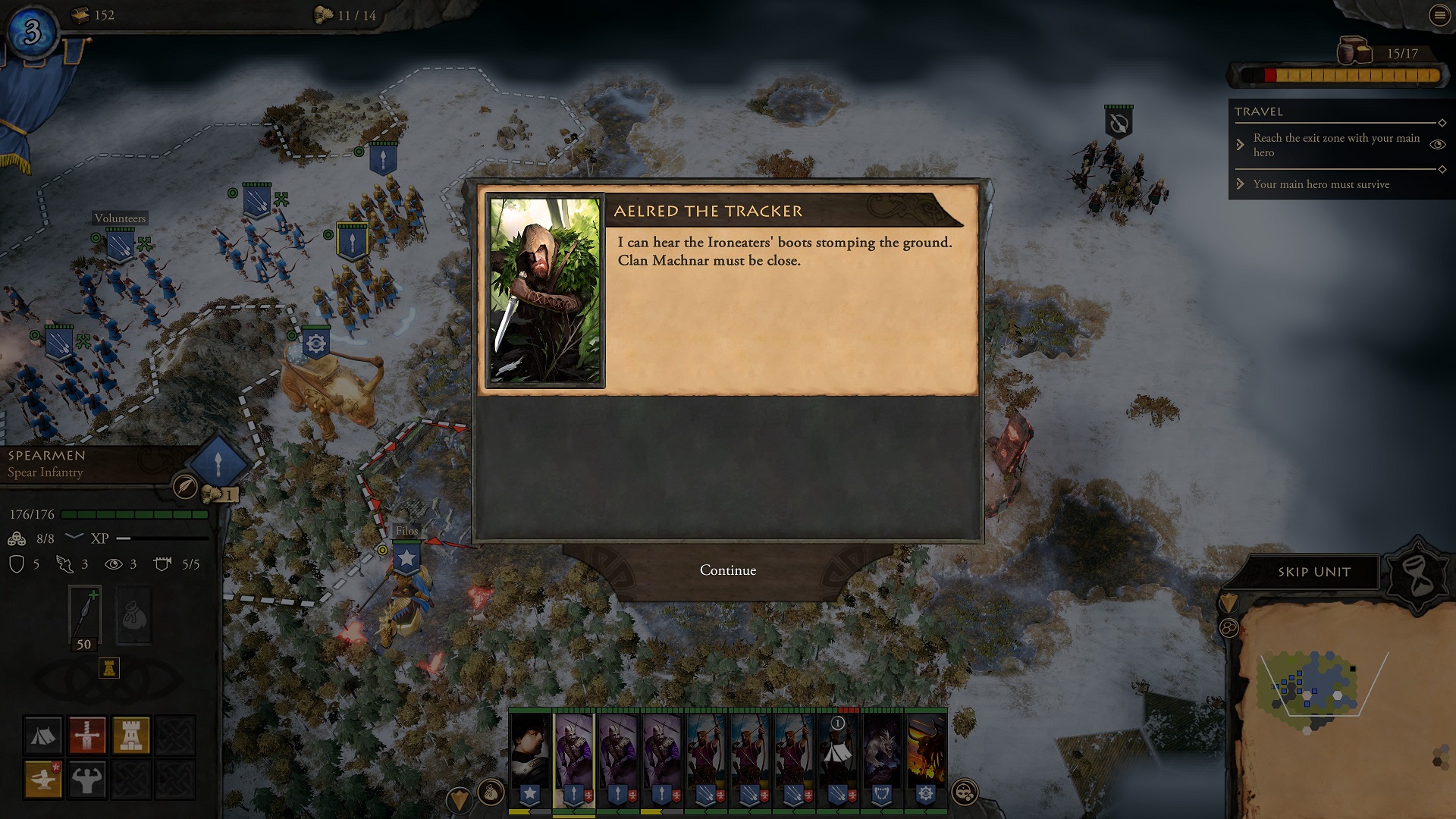The width and height of the screenshot is (1456, 819).
Task: Select the archer card showing a tent icon
Action: [837, 757]
